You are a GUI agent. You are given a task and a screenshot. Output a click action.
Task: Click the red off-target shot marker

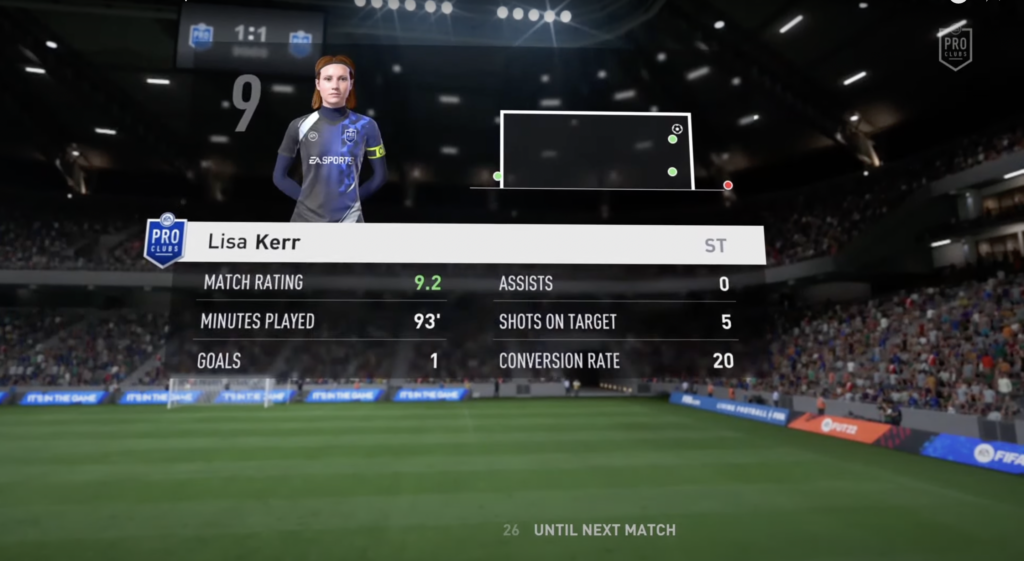pos(728,185)
